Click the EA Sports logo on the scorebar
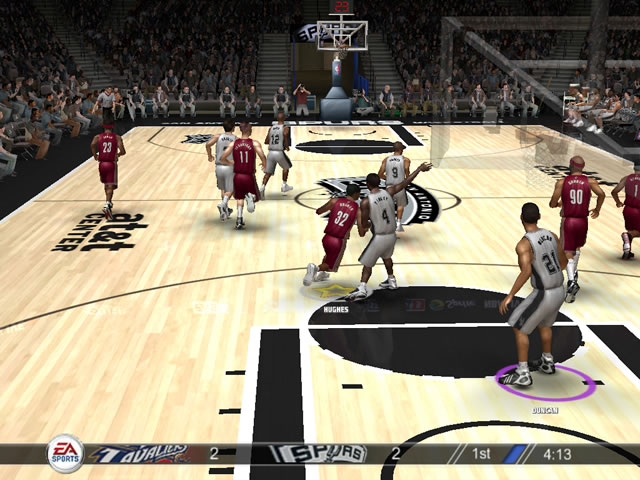The image size is (640, 480). click(65, 453)
